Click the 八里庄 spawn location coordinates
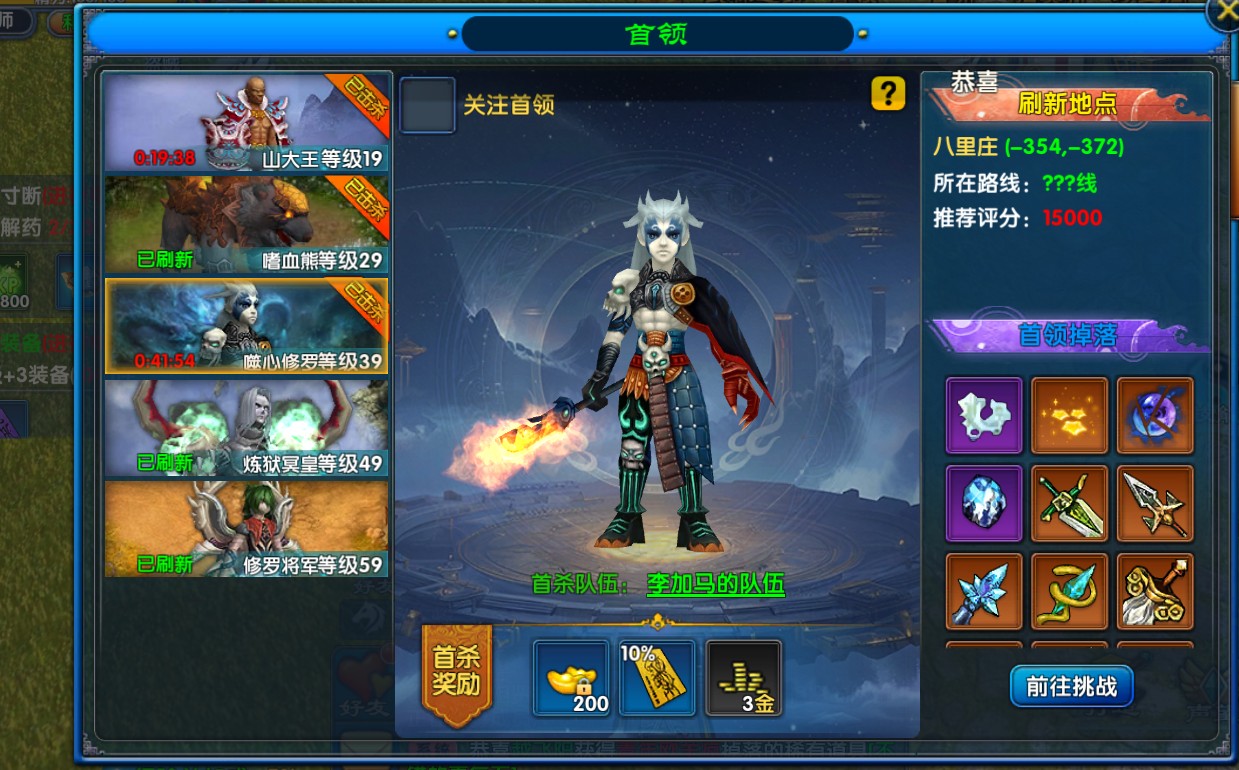This screenshot has height=770, width=1239. click(x=1028, y=147)
